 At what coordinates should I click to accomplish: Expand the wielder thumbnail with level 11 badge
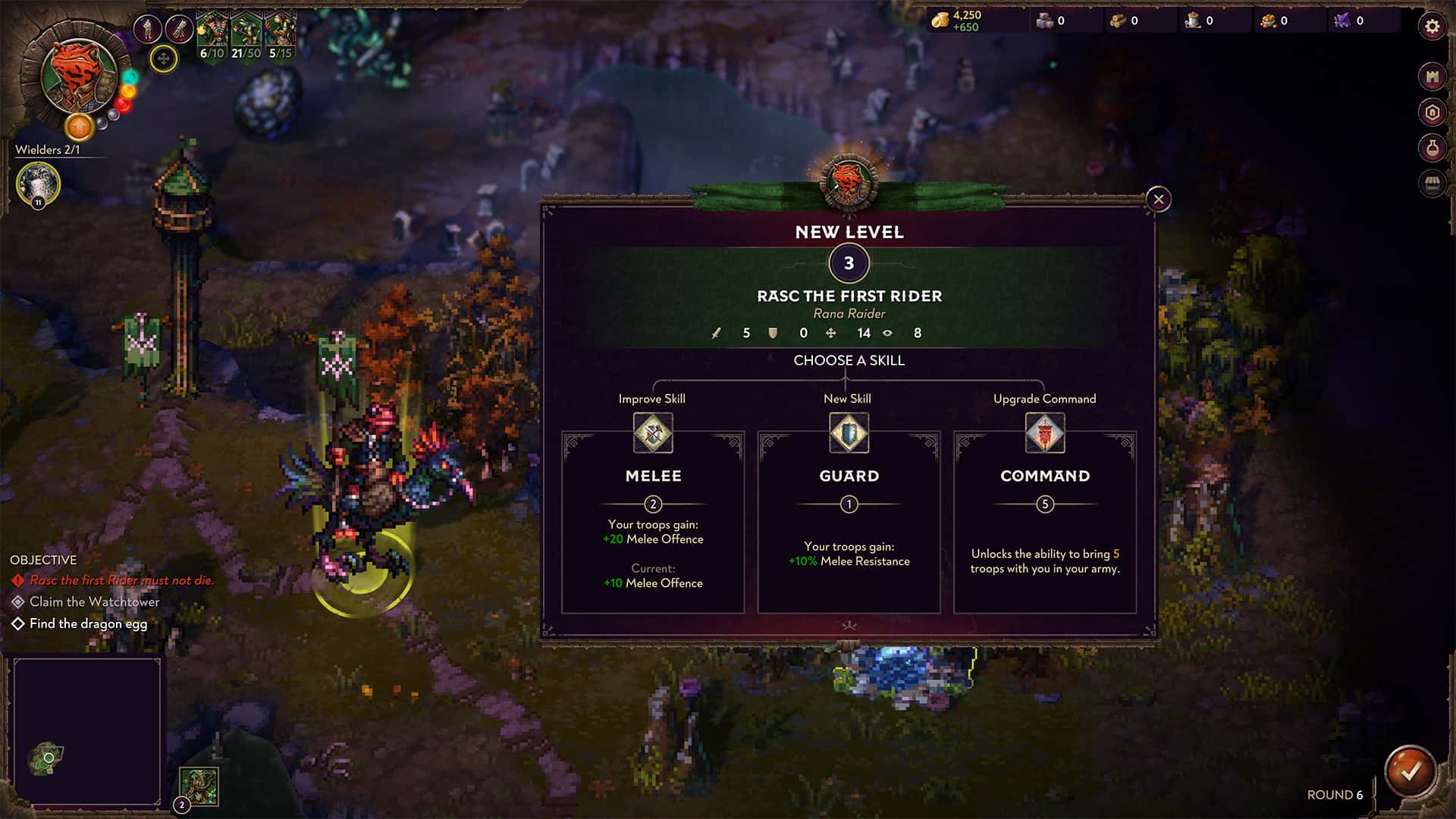(36, 184)
